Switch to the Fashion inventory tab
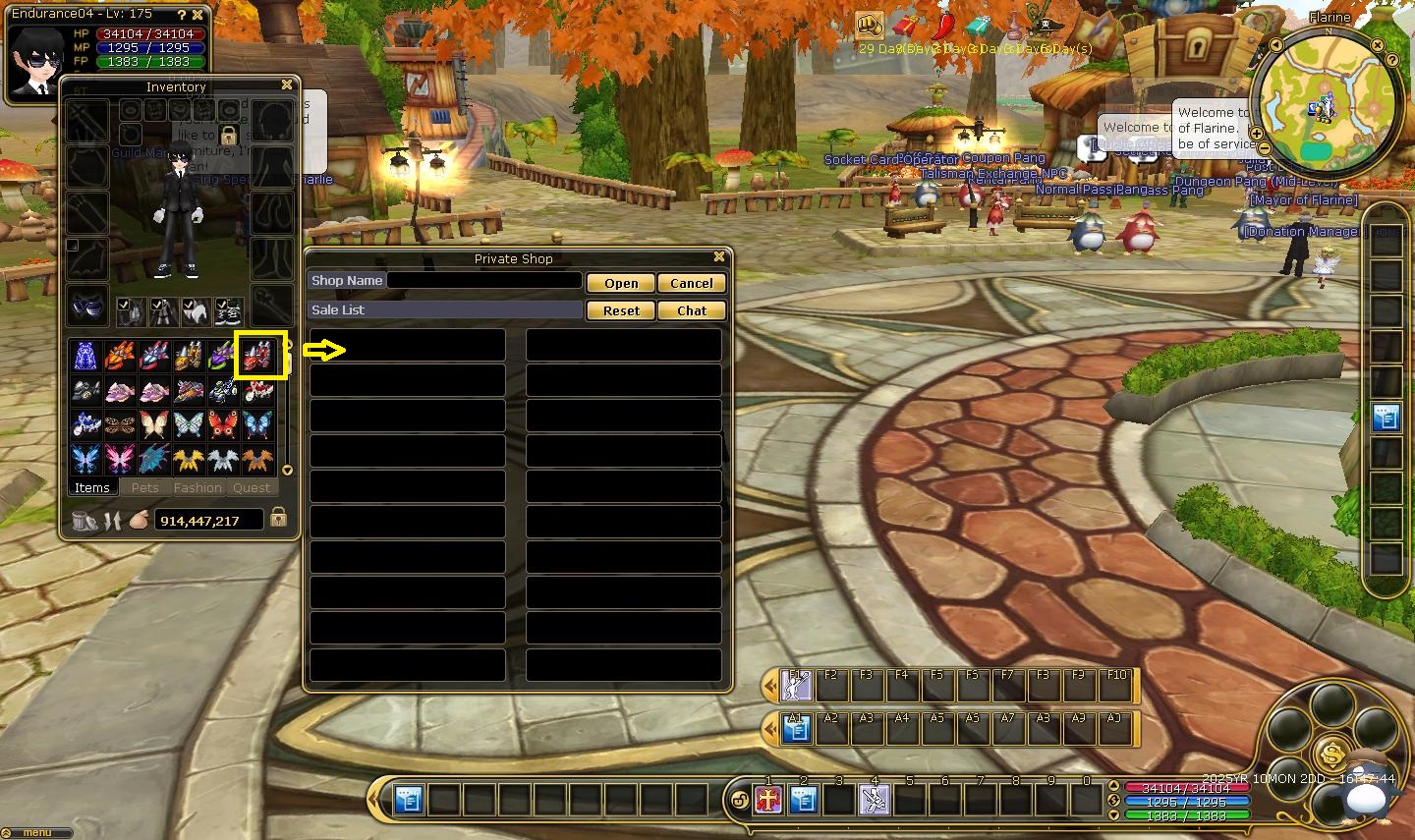This screenshot has height=840, width=1415. [198, 487]
